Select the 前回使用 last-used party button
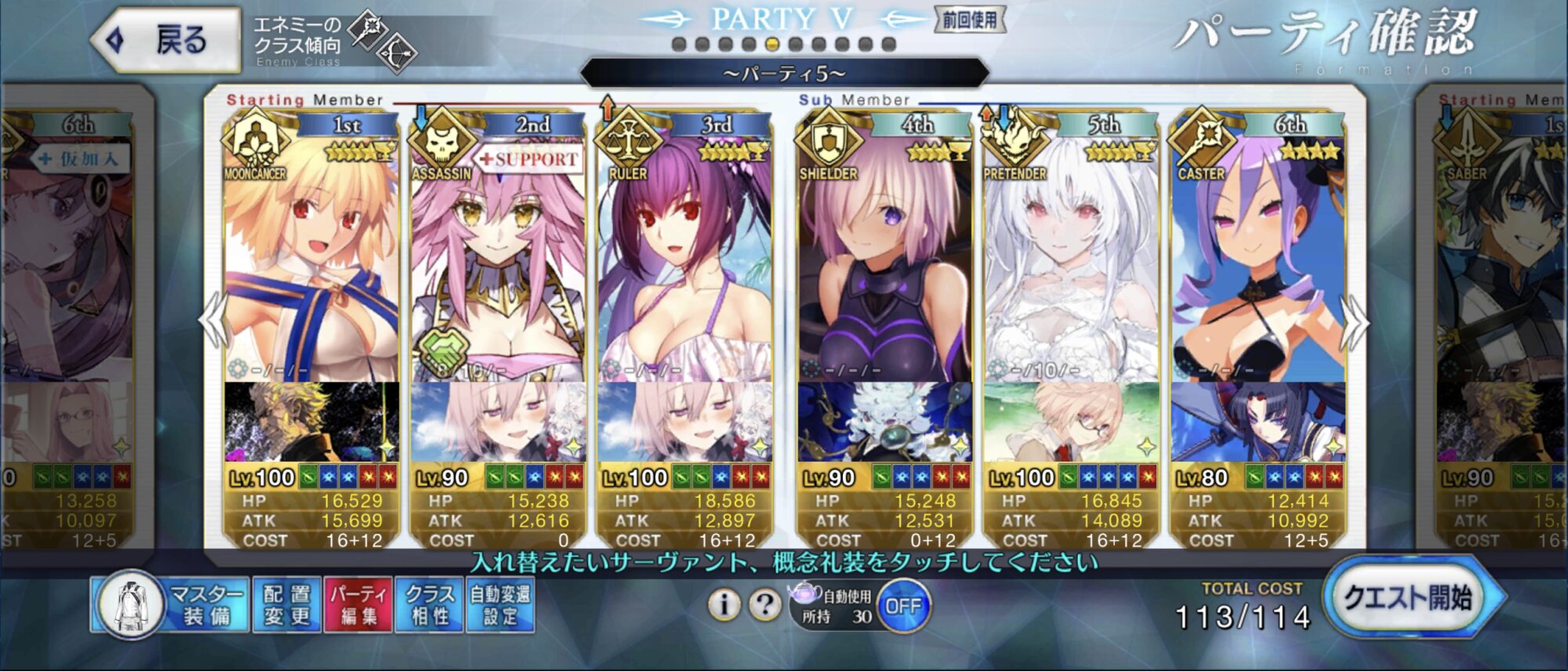Screen dimensions: 1568x671 coord(969,20)
